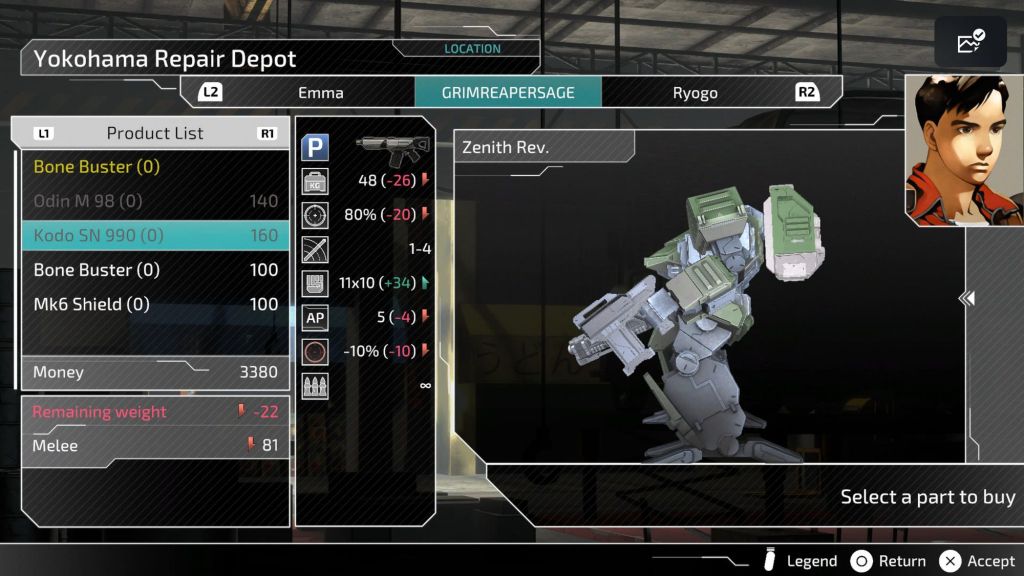1024x576 pixels.
Task: Click the pilot portrait thumbnail
Action: [963, 150]
